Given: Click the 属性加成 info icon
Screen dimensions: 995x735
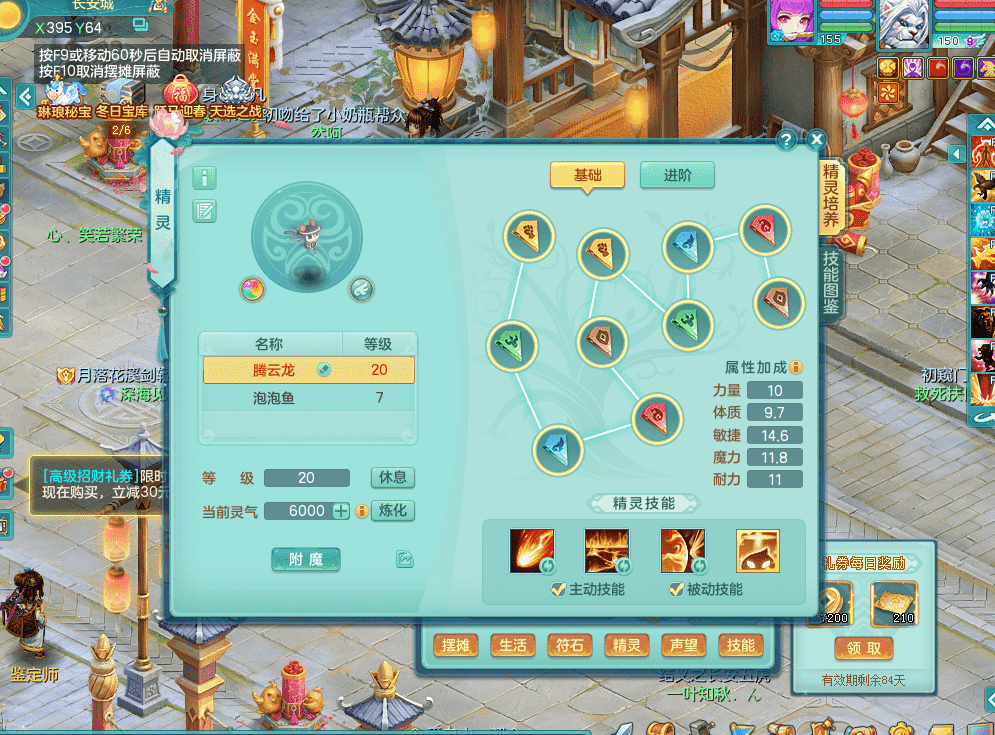Looking at the screenshot, I should point(796,367).
